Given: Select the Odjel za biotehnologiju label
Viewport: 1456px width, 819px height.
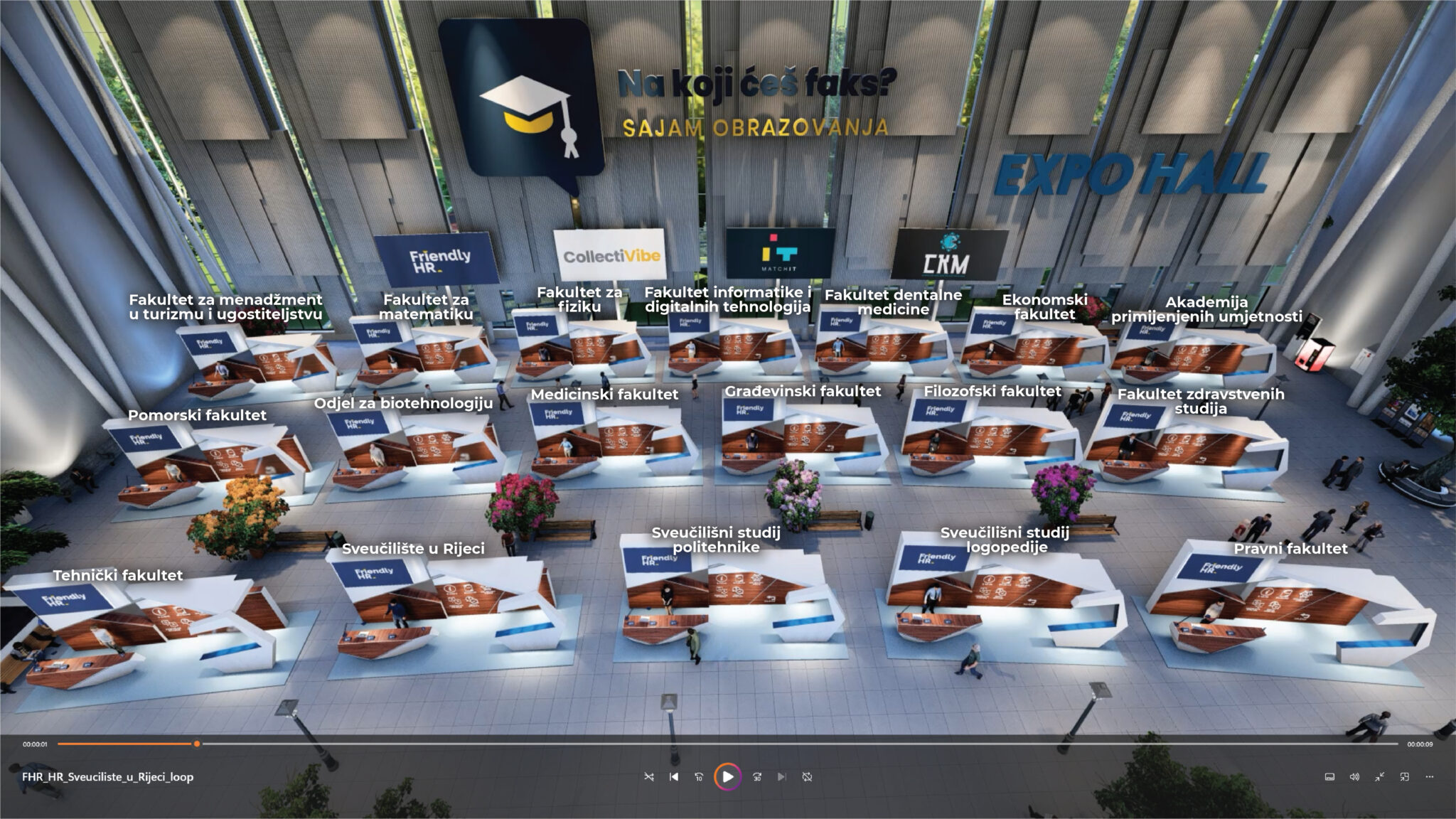Looking at the screenshot, I should pos(403,404).
